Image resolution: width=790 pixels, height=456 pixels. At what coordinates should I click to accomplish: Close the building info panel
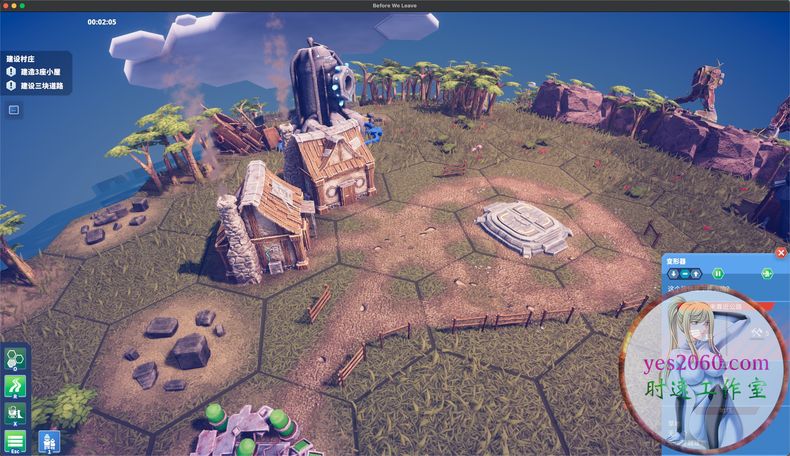pyautogui.click(x=781, y=253)
